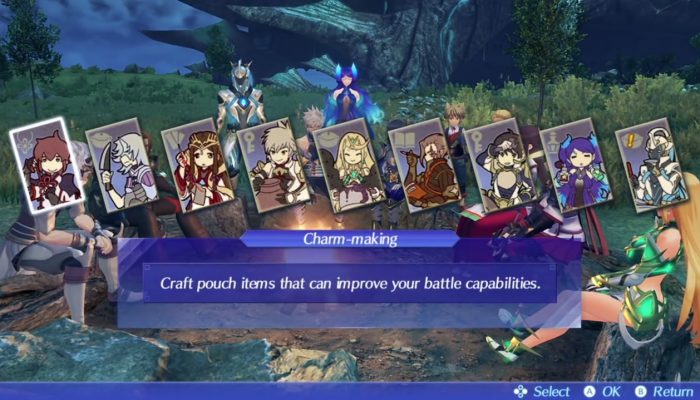The width and height of the screenshot is (700, 400).
Task: Open the Minoth character card
Action: pos(423,166)
